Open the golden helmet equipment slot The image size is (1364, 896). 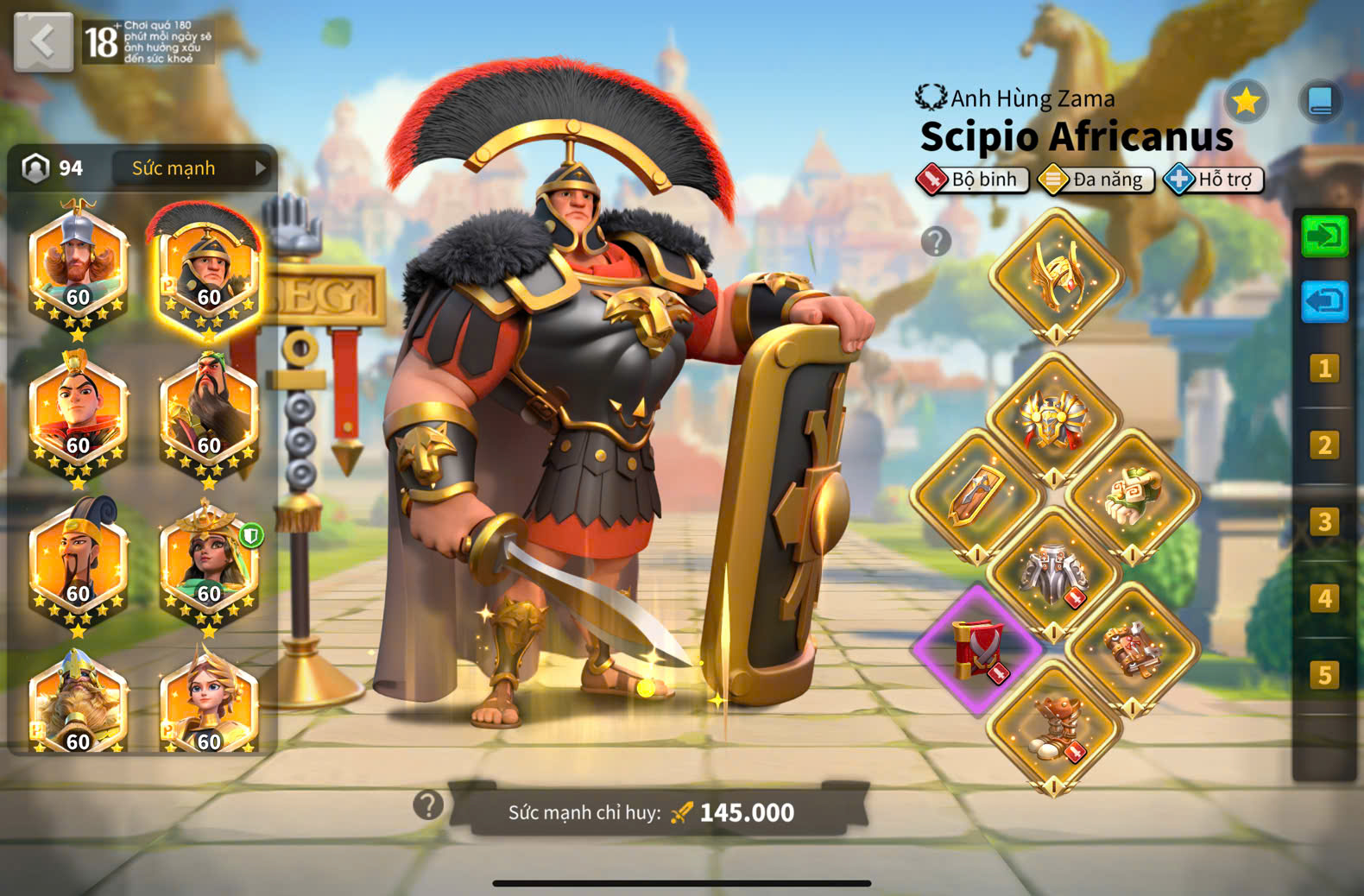[x=1055, y=275]
